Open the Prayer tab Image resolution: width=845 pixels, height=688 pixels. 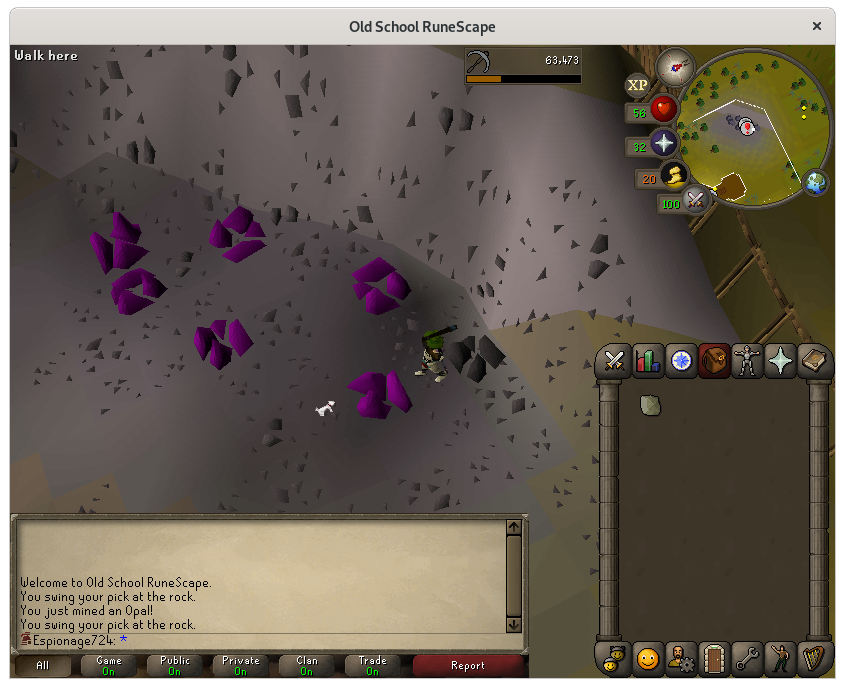[780, 361]
